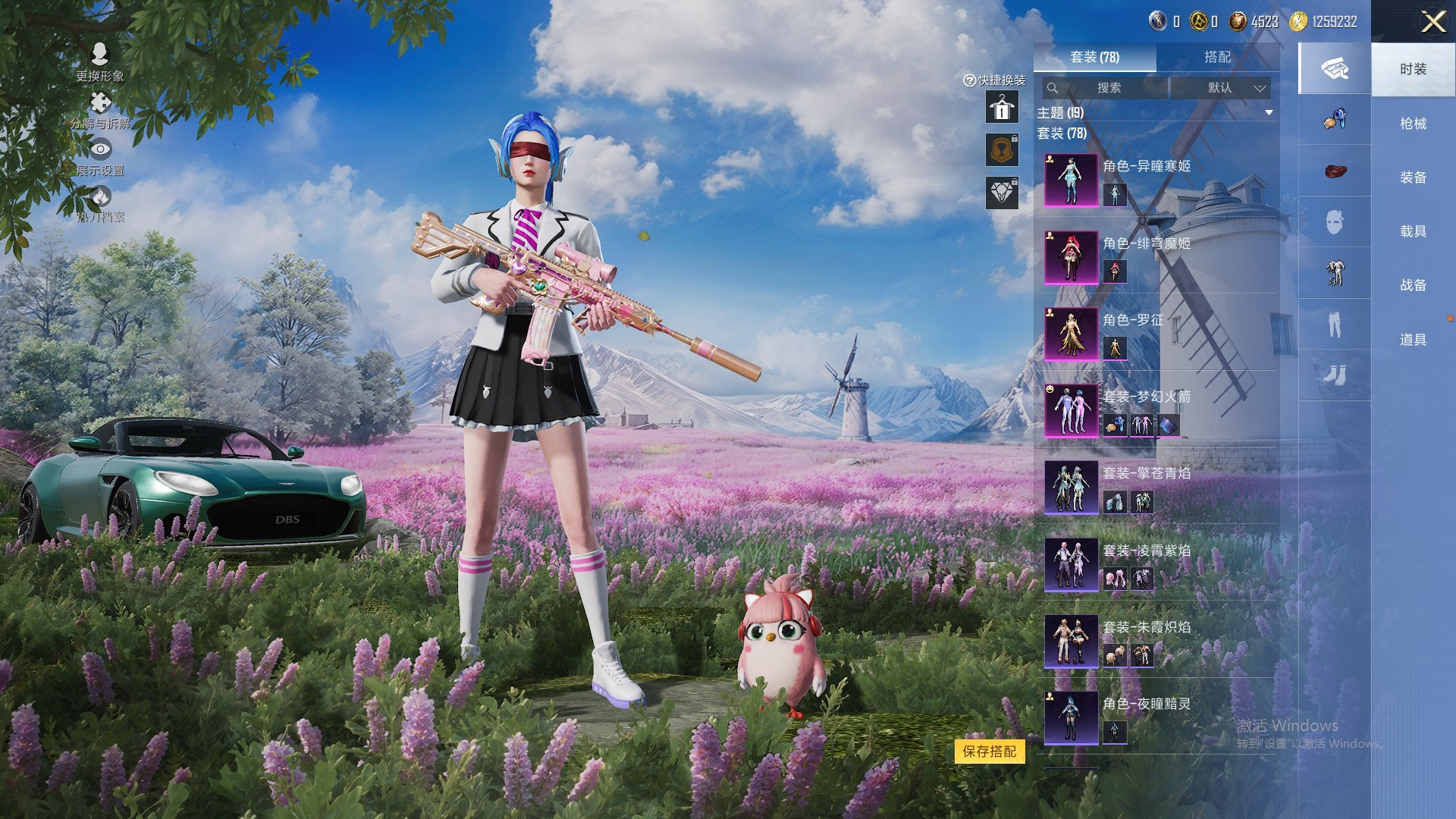1456x819 pixels.
Task: Close the wardrobe screen with the X
Action: (x=1432, y=21)
